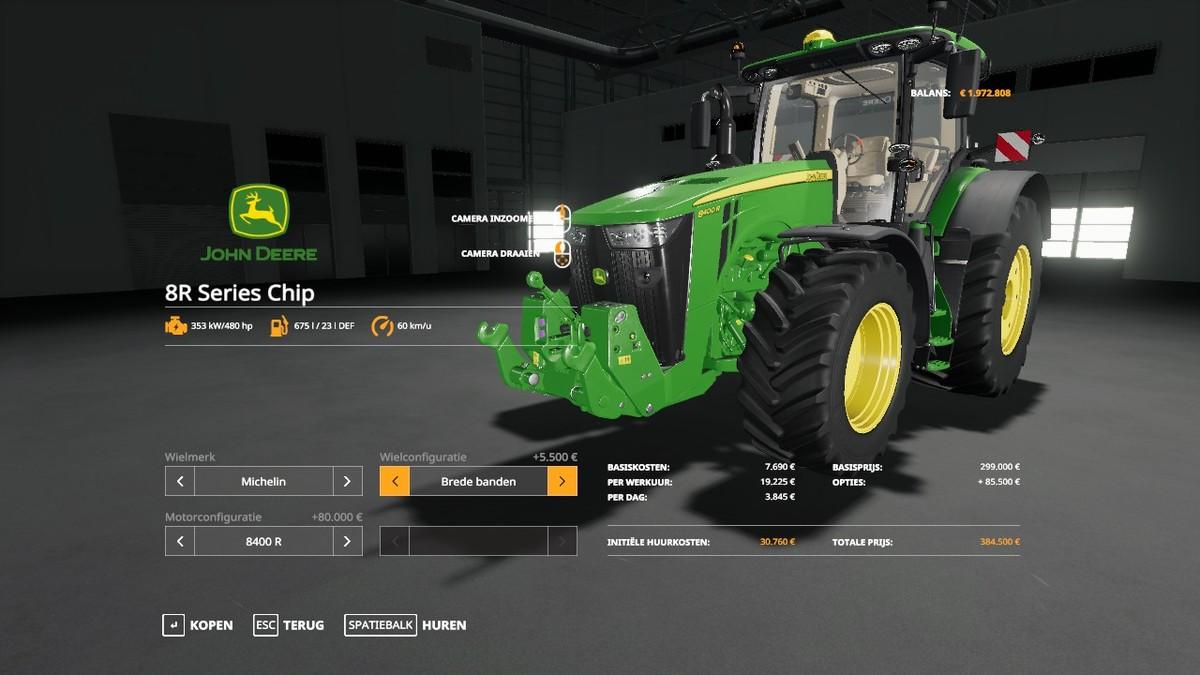1200x675 pixels.
Task: Switch to next wheel configuration after Brede banden
Action: tap(562, 481)
